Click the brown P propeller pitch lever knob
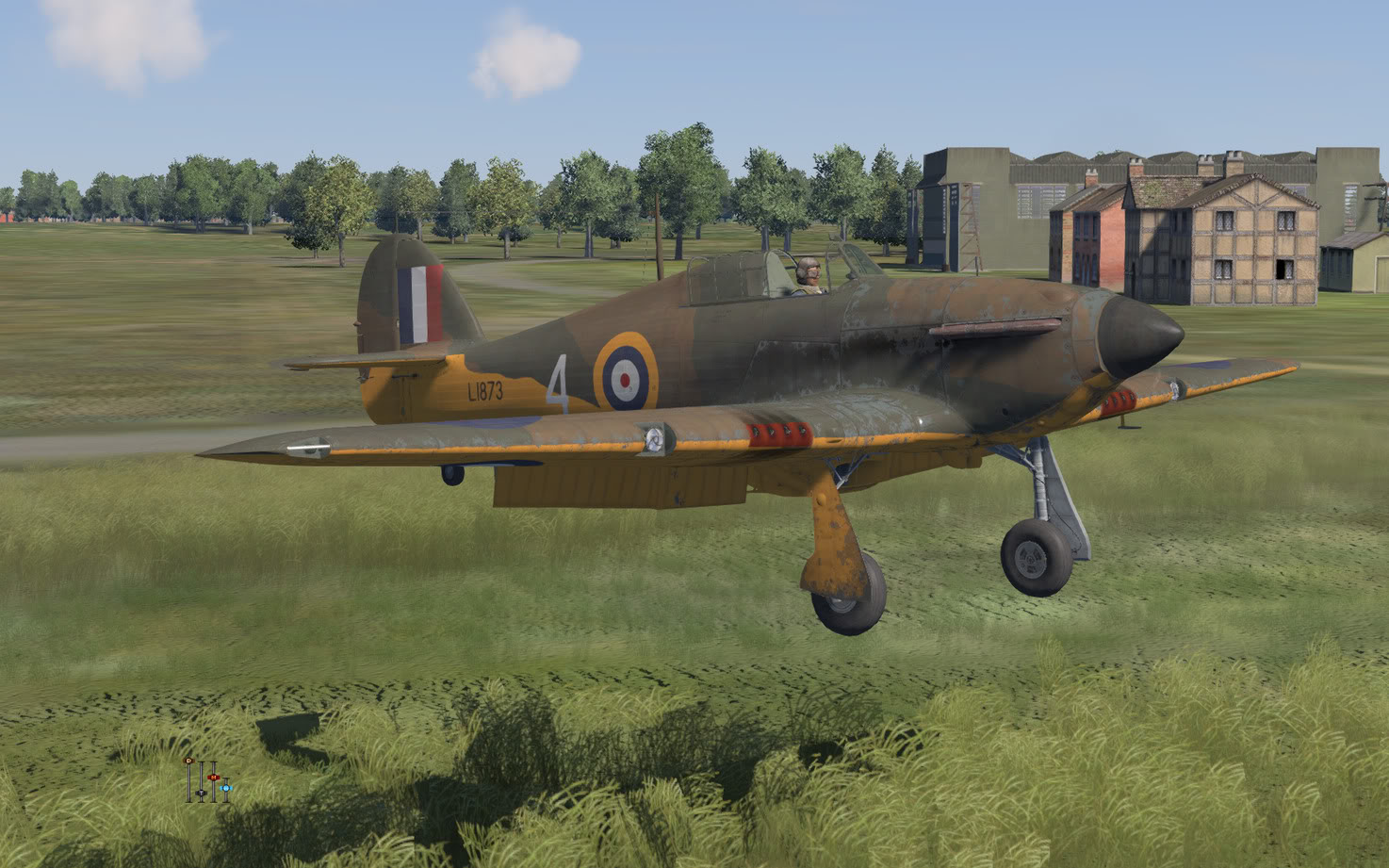 (x=188, y=760)
